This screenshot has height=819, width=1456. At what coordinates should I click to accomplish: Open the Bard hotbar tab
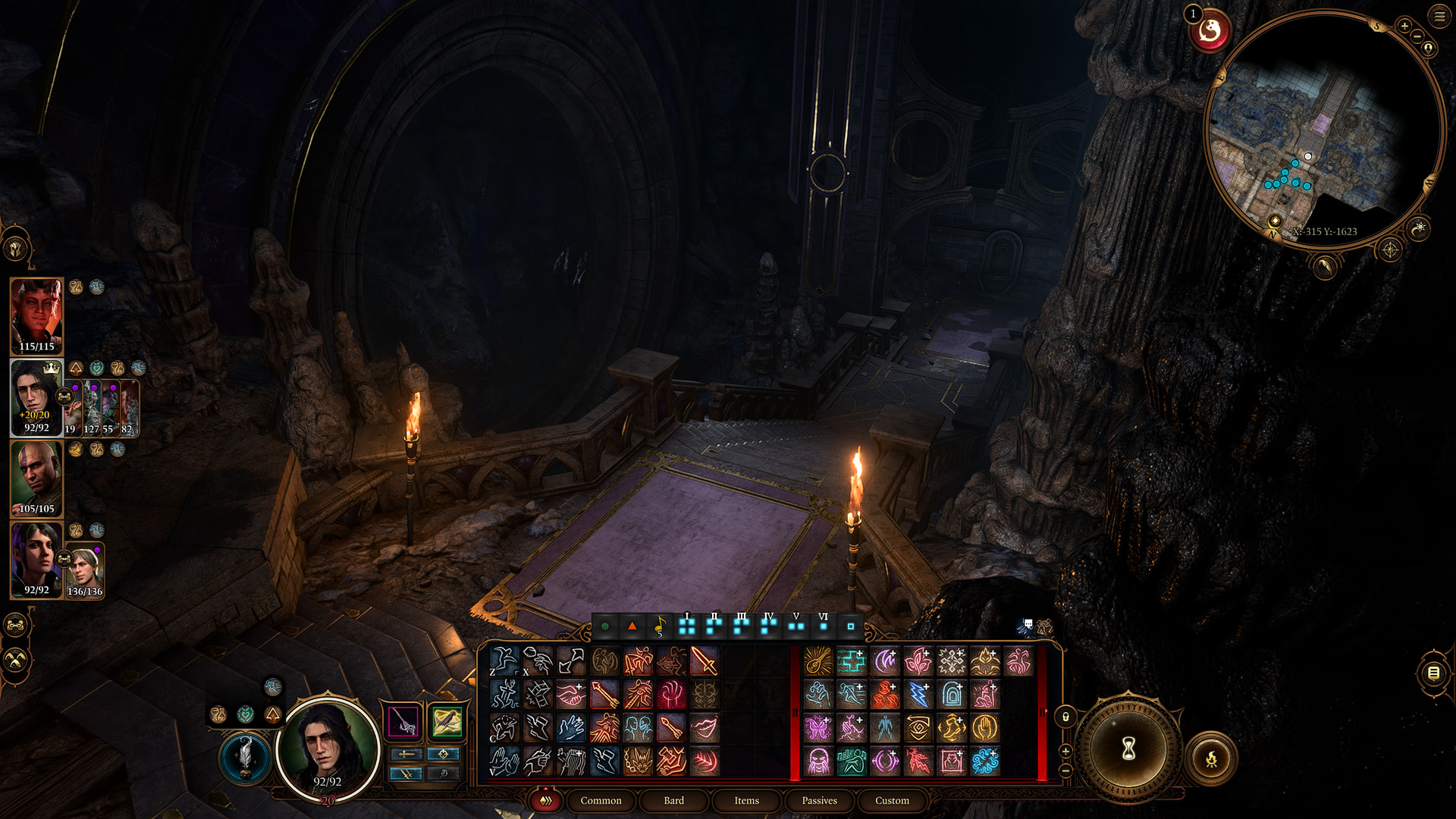pyautogui.click(x=673, y=800)
